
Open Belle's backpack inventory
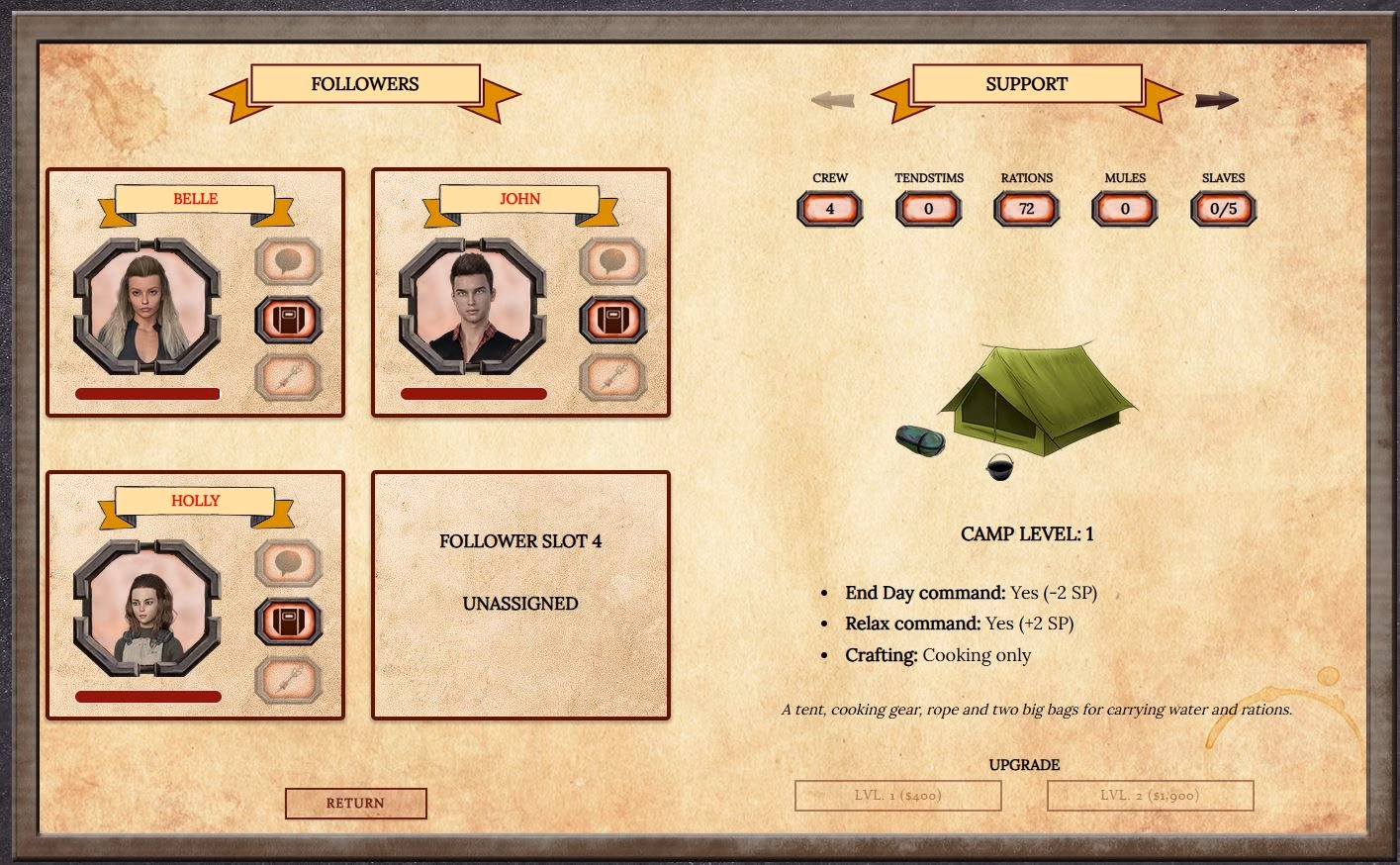pos(289,320)
